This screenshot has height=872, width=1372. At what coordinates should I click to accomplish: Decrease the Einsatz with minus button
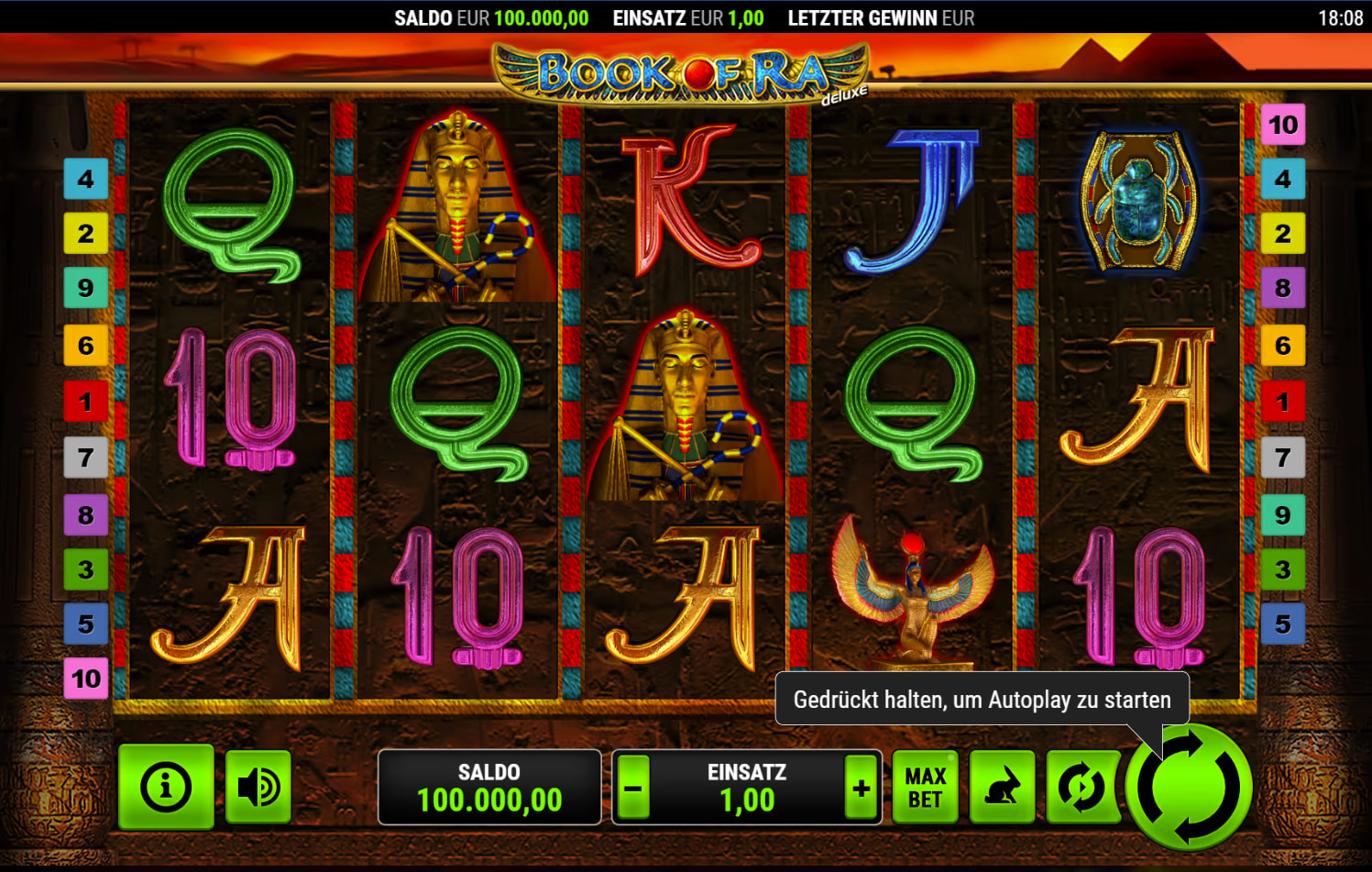(x=632, y=788)
